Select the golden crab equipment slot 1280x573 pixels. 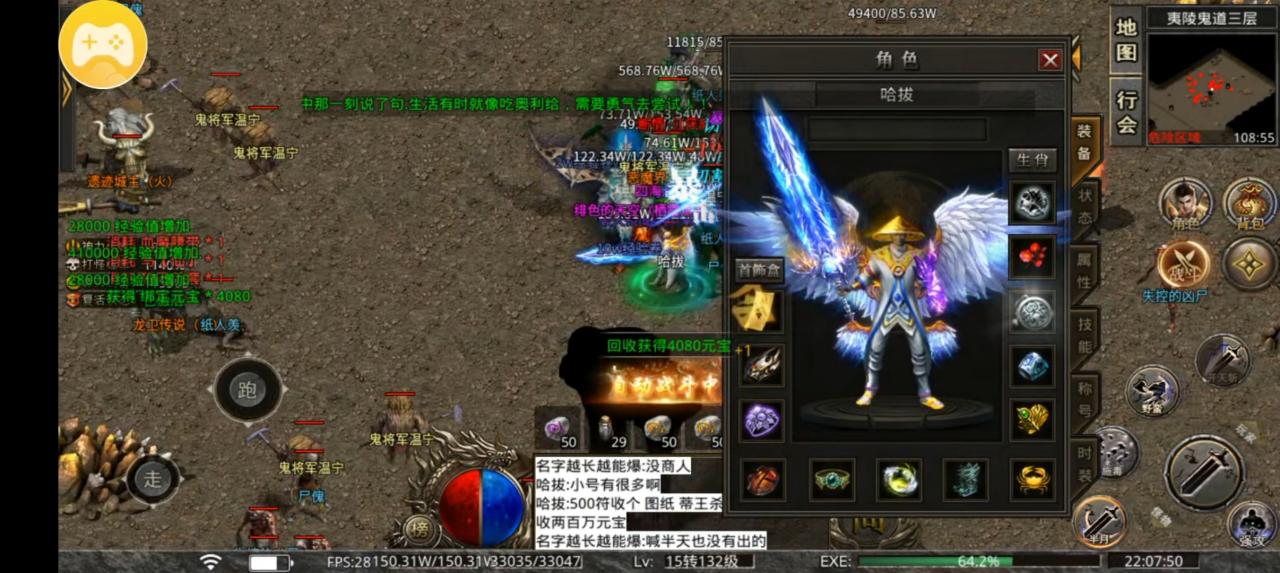1032,480
